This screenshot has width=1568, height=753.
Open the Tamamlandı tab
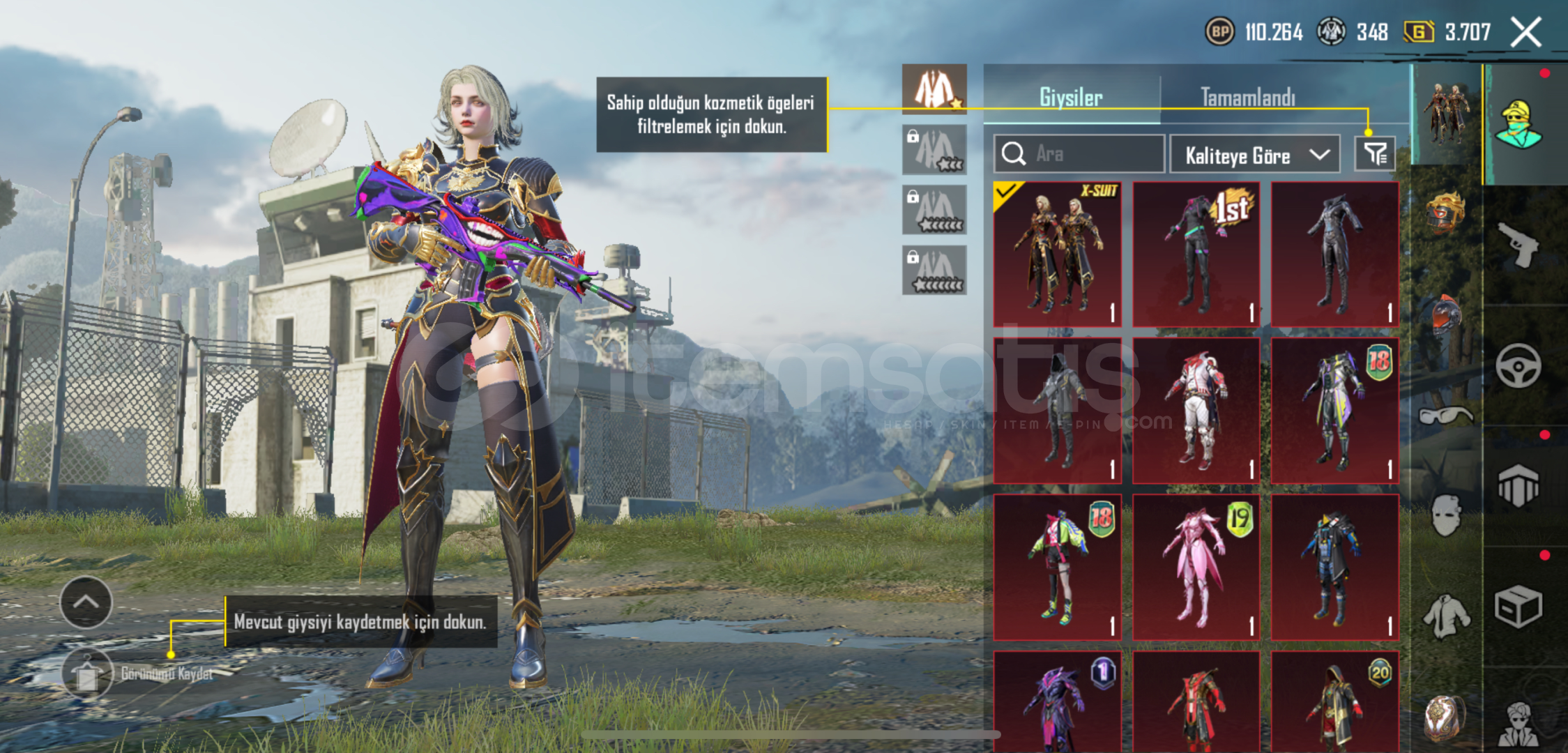coord(1247,97)
